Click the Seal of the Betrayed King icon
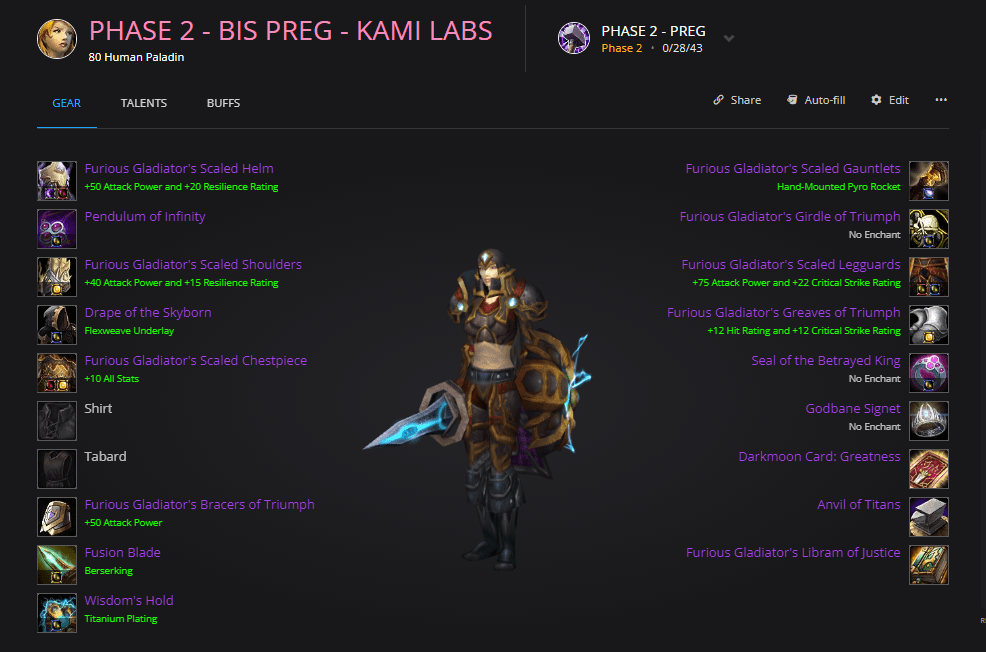 (x=929, y=373)
